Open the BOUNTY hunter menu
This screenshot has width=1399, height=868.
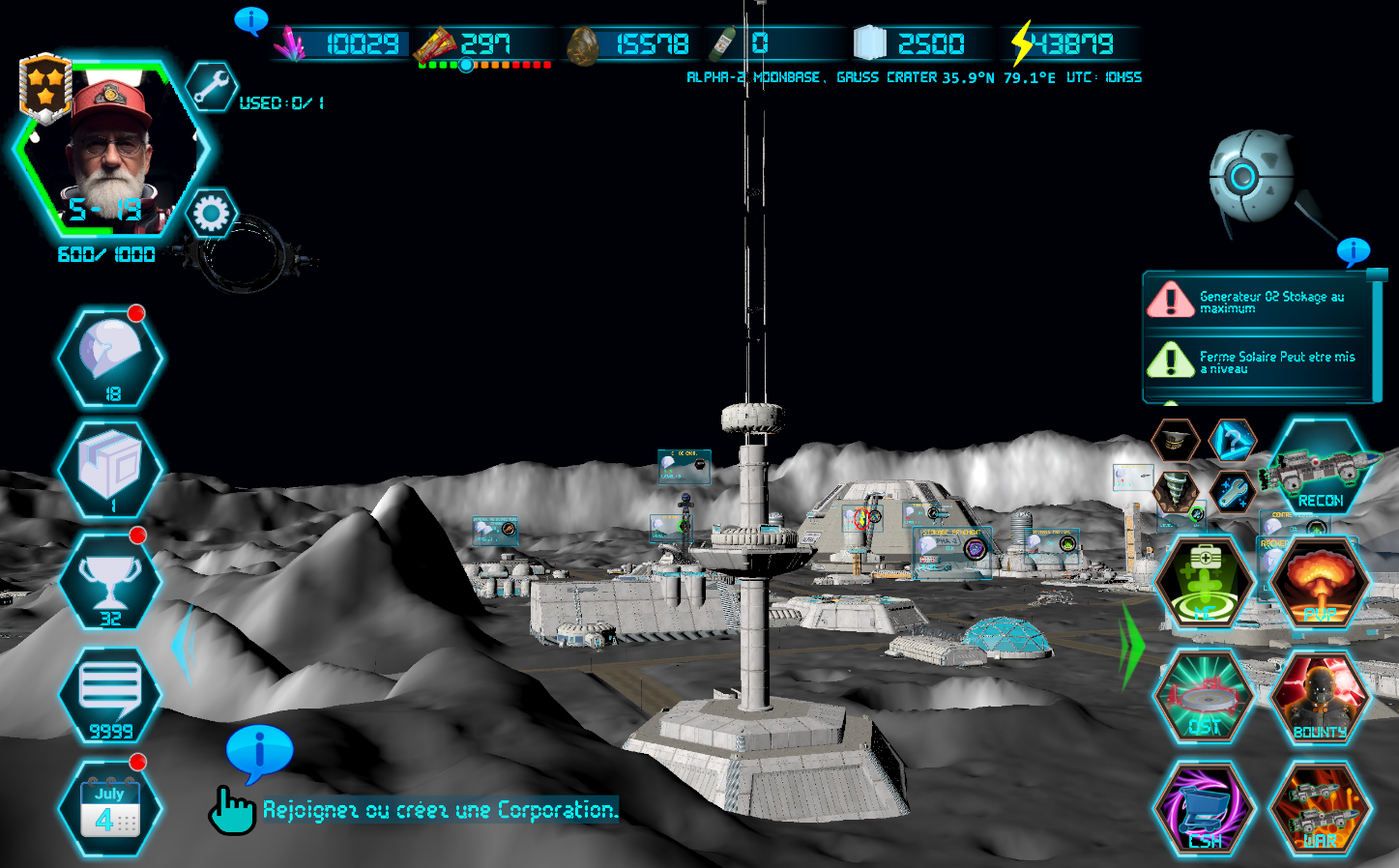[x=1320, y=698]
